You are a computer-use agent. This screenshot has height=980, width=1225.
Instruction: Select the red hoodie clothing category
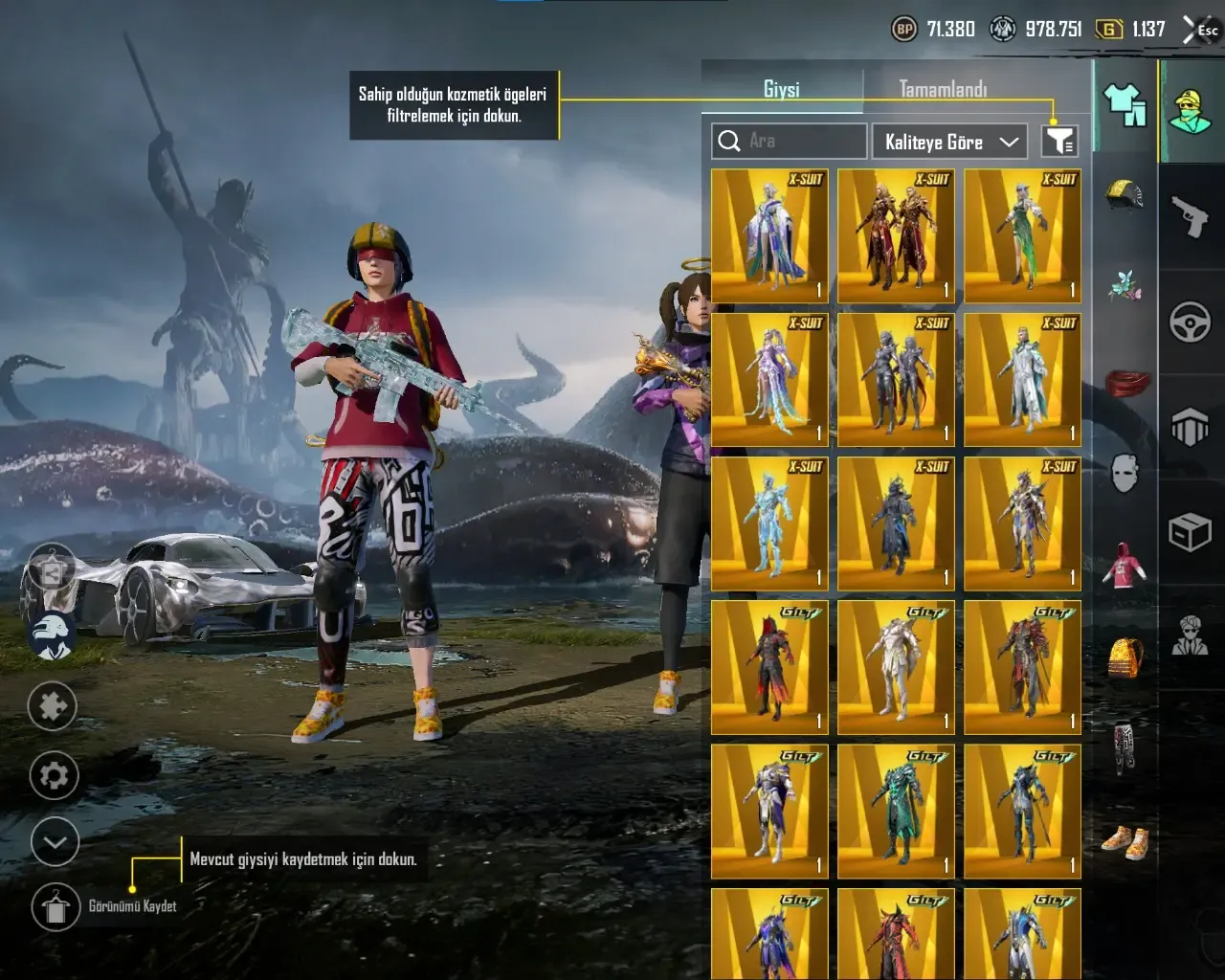point(1125,565)
